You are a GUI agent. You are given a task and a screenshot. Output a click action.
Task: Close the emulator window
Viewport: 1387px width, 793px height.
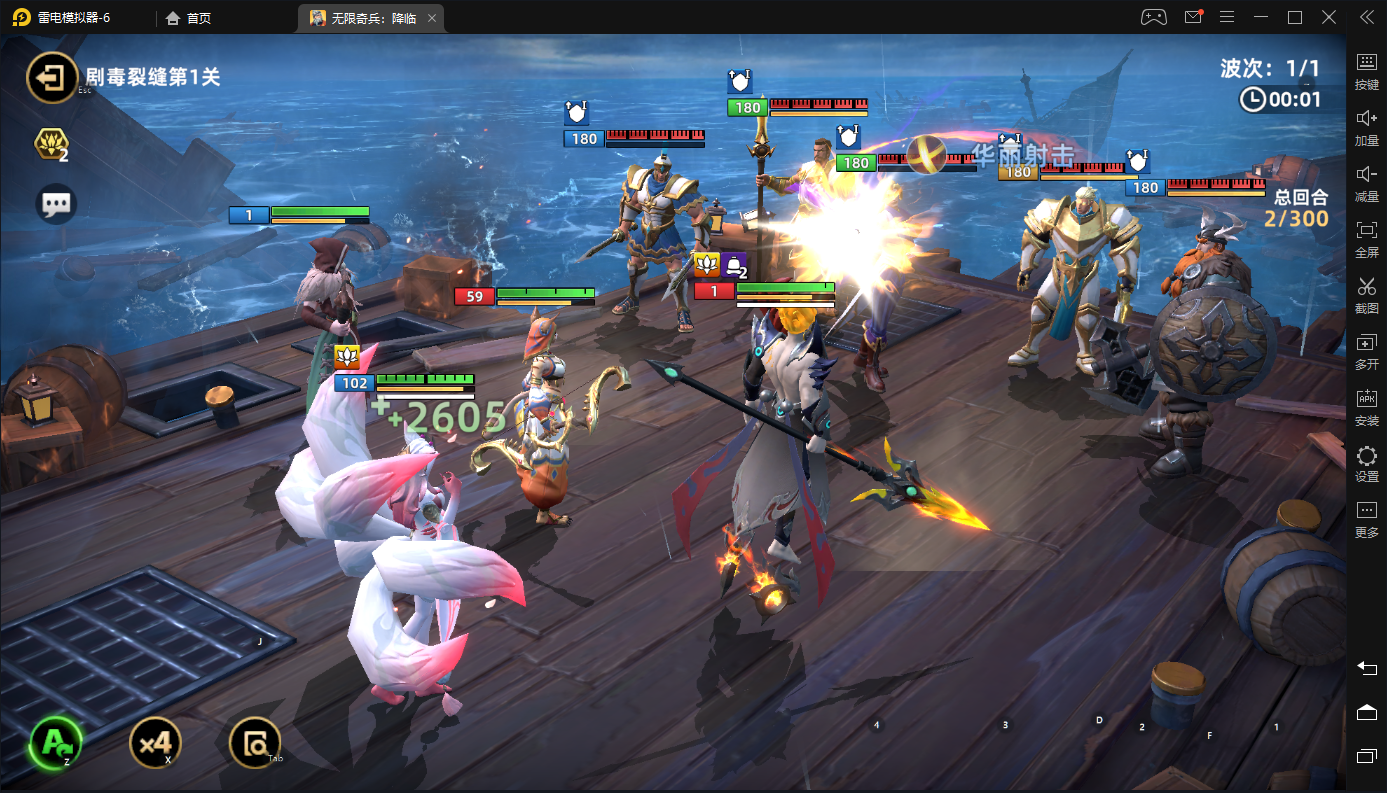1329,17
